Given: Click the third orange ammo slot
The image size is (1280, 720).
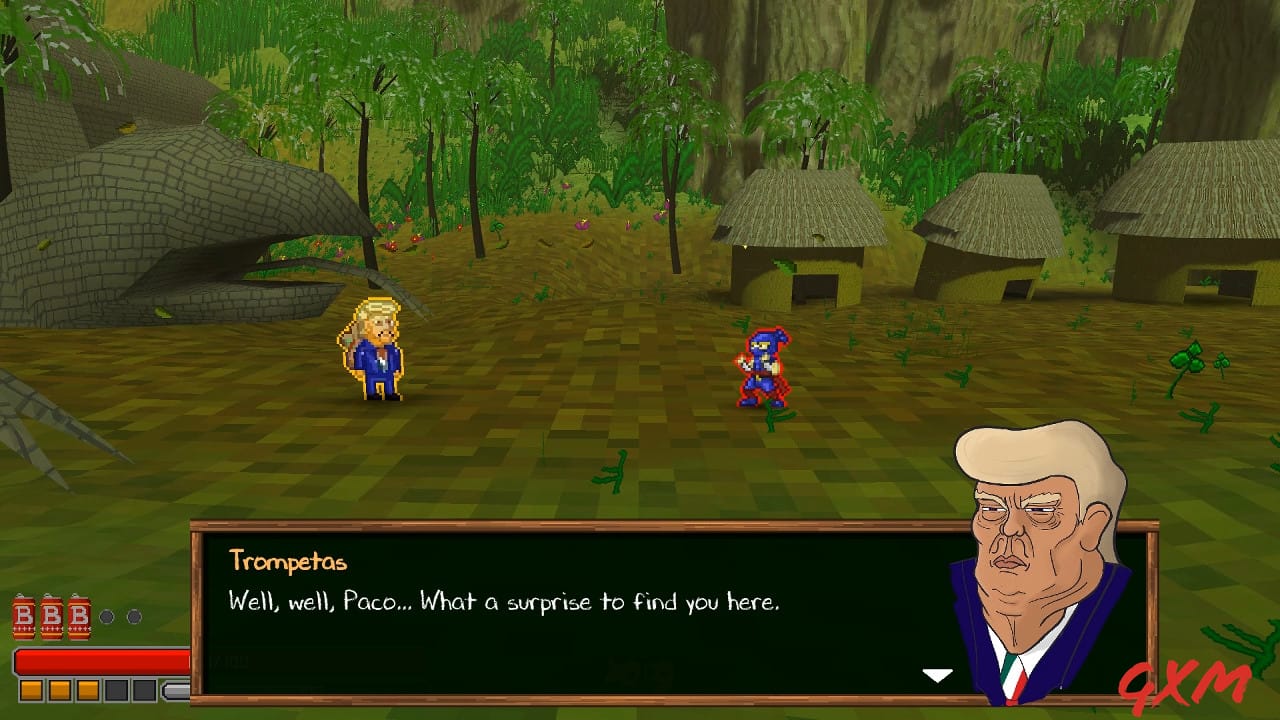Looking at the screenshot, I should [87, 689].
